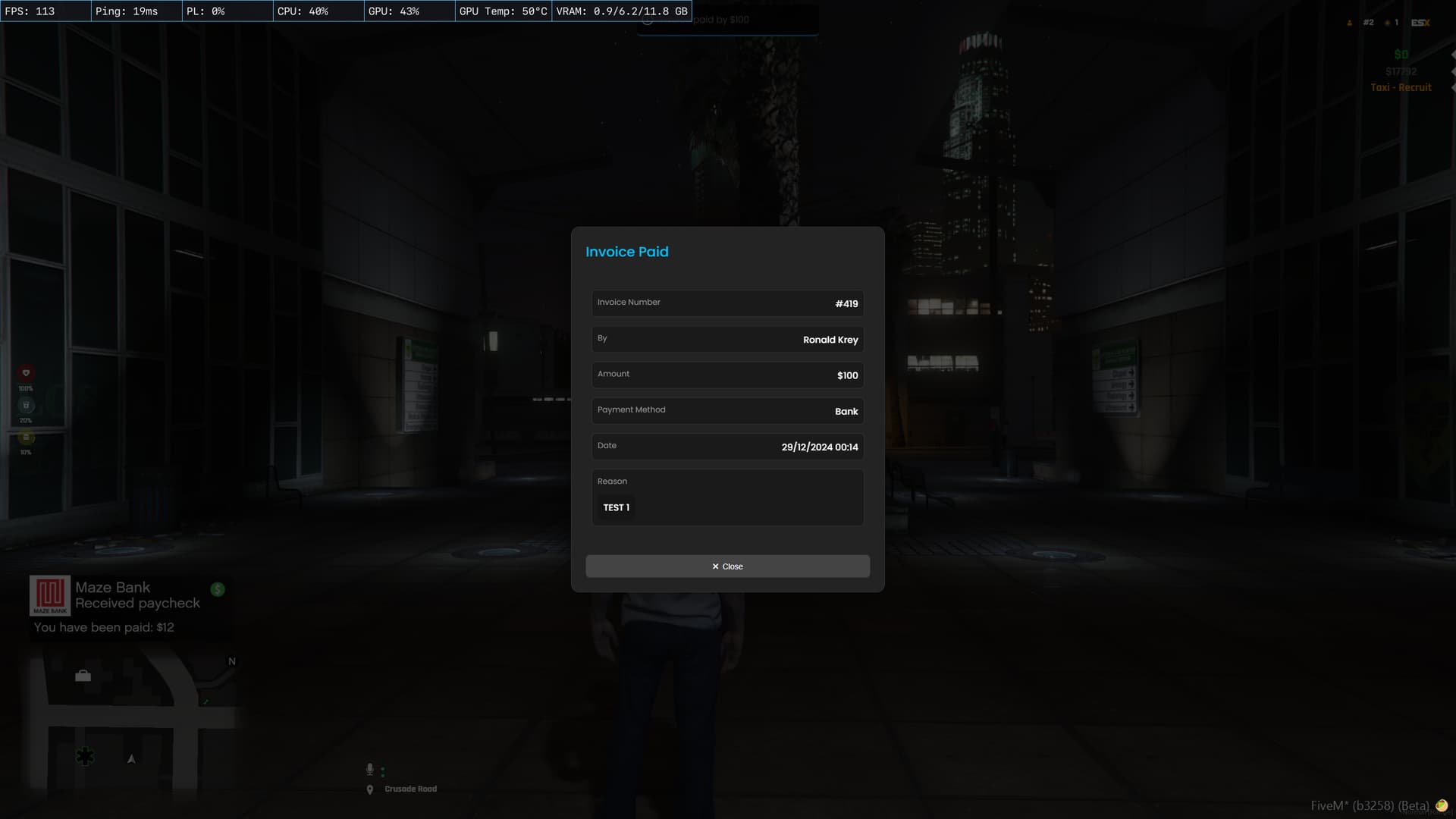Select the thirst status icon showing 20%

[27, 406]
